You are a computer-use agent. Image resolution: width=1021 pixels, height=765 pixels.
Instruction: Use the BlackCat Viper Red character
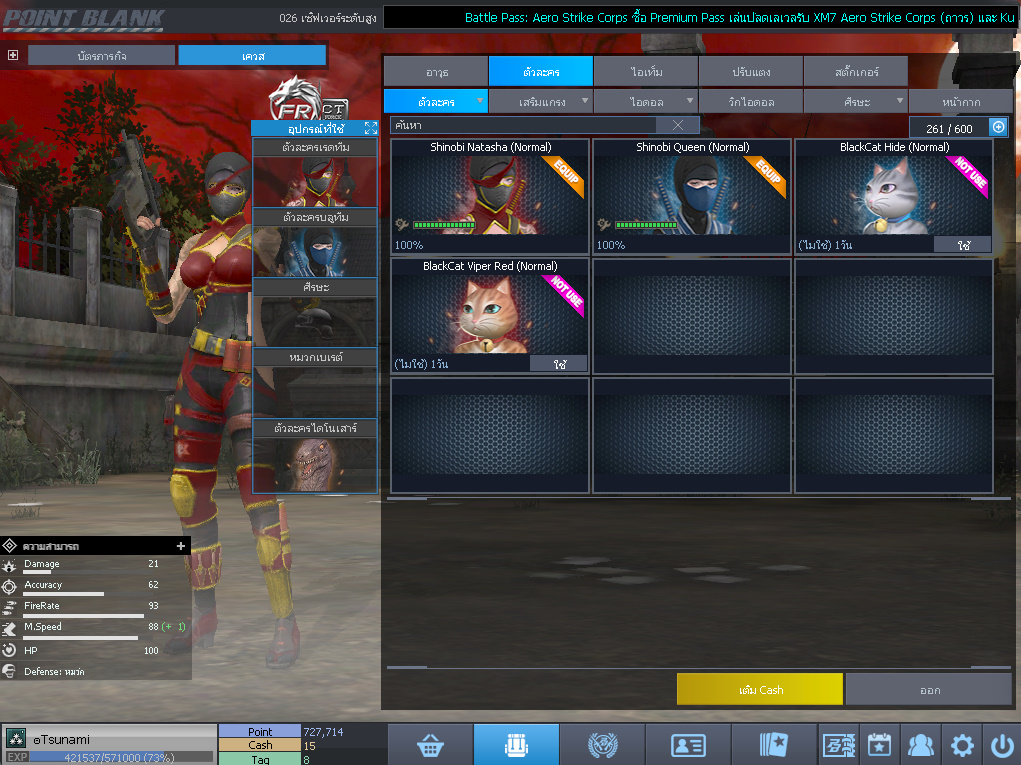coord(558,364)
